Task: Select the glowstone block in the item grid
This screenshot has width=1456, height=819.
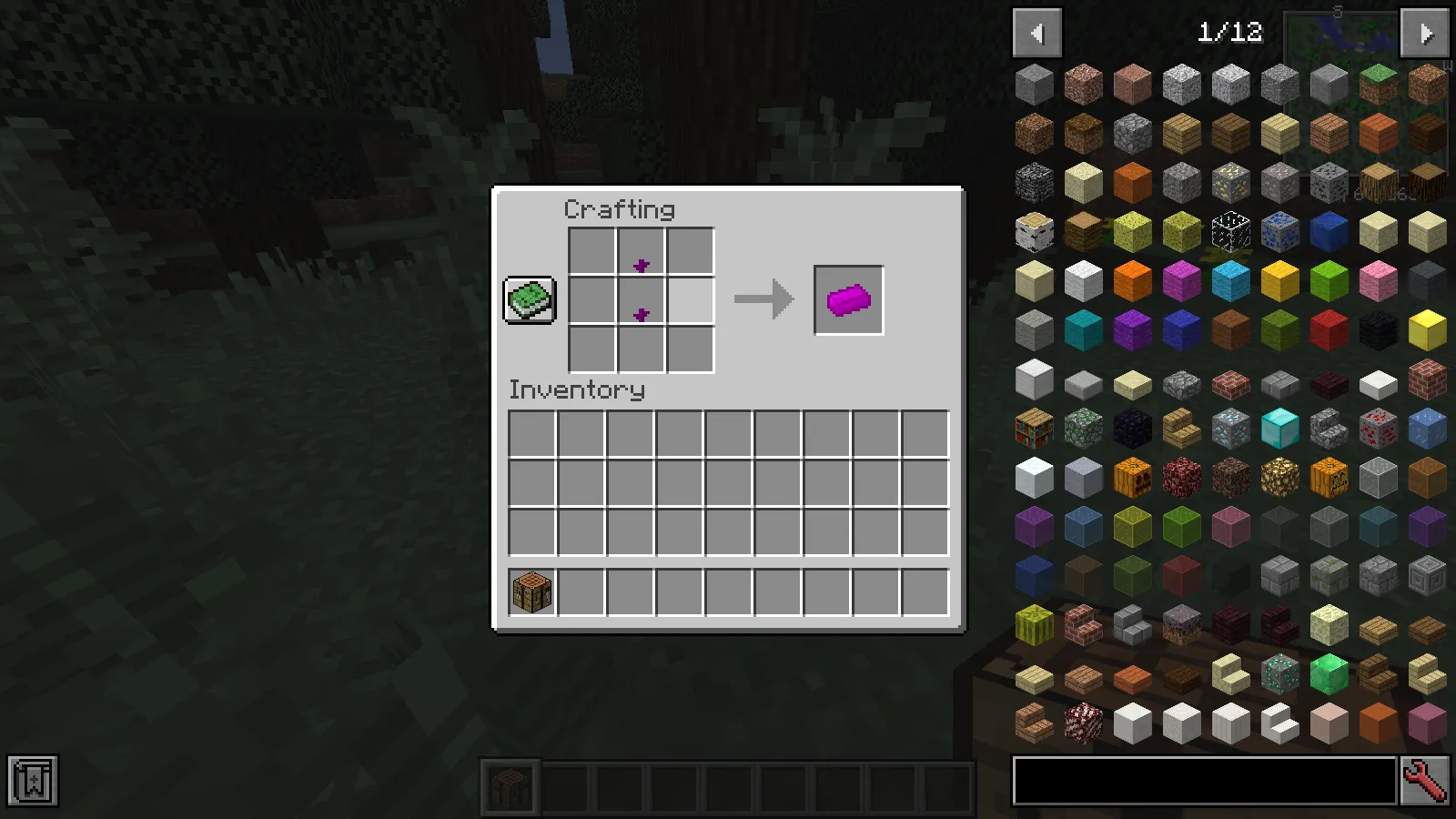Action: point(1279,476)
